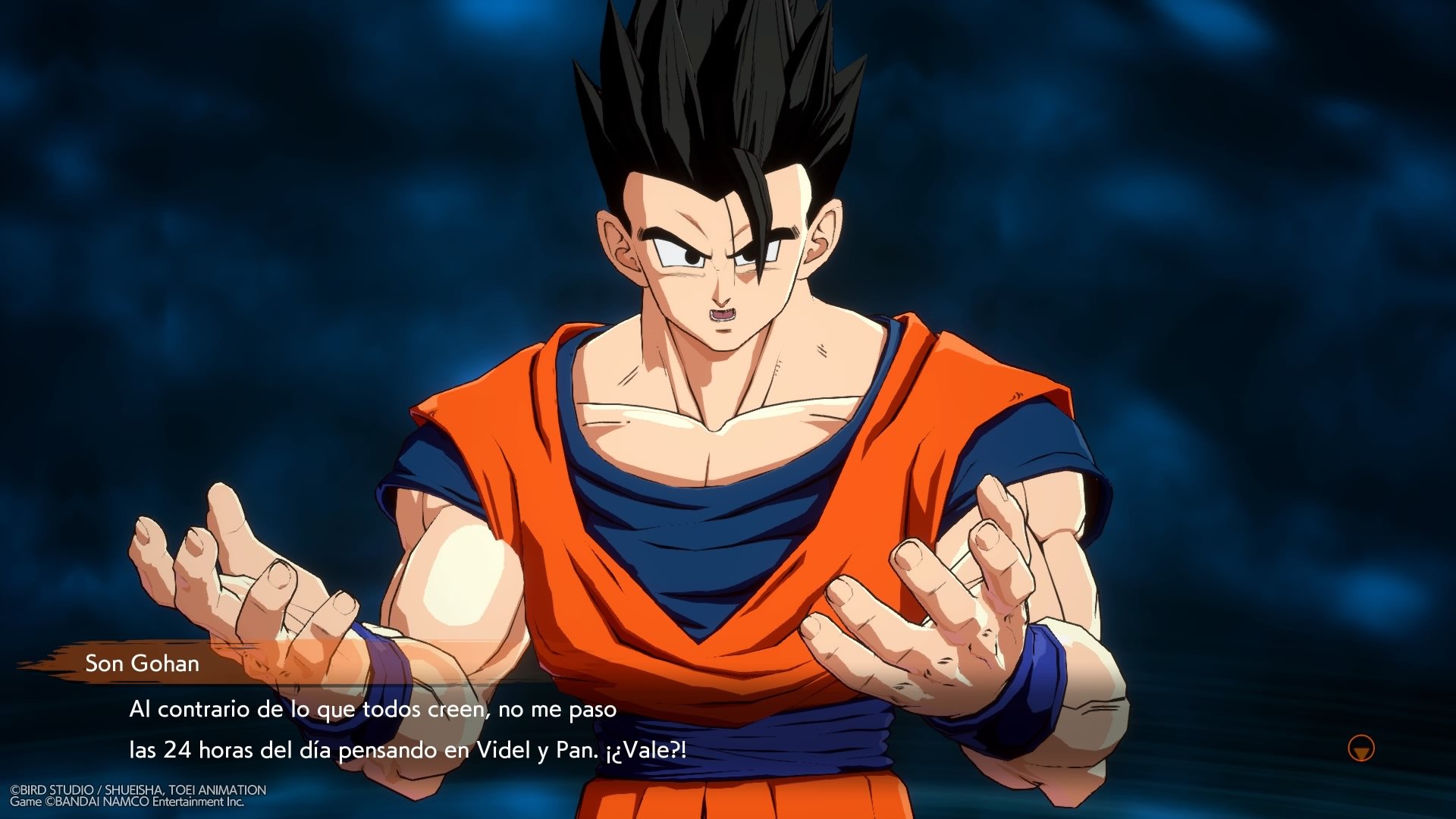Click the dialogue text to advance the conversation

pos(379,728)
